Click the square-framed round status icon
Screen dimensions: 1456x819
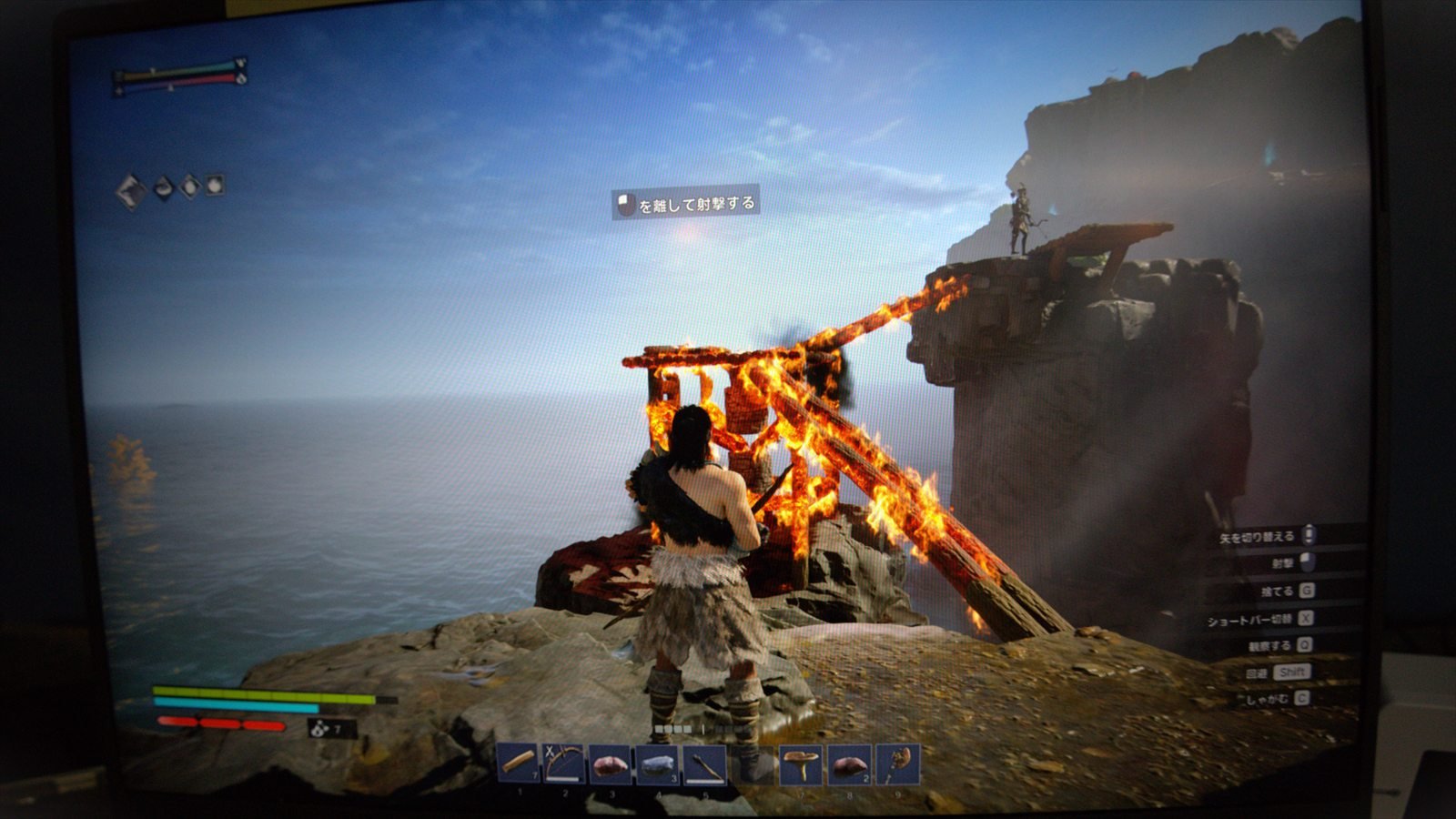coord(214,185)
